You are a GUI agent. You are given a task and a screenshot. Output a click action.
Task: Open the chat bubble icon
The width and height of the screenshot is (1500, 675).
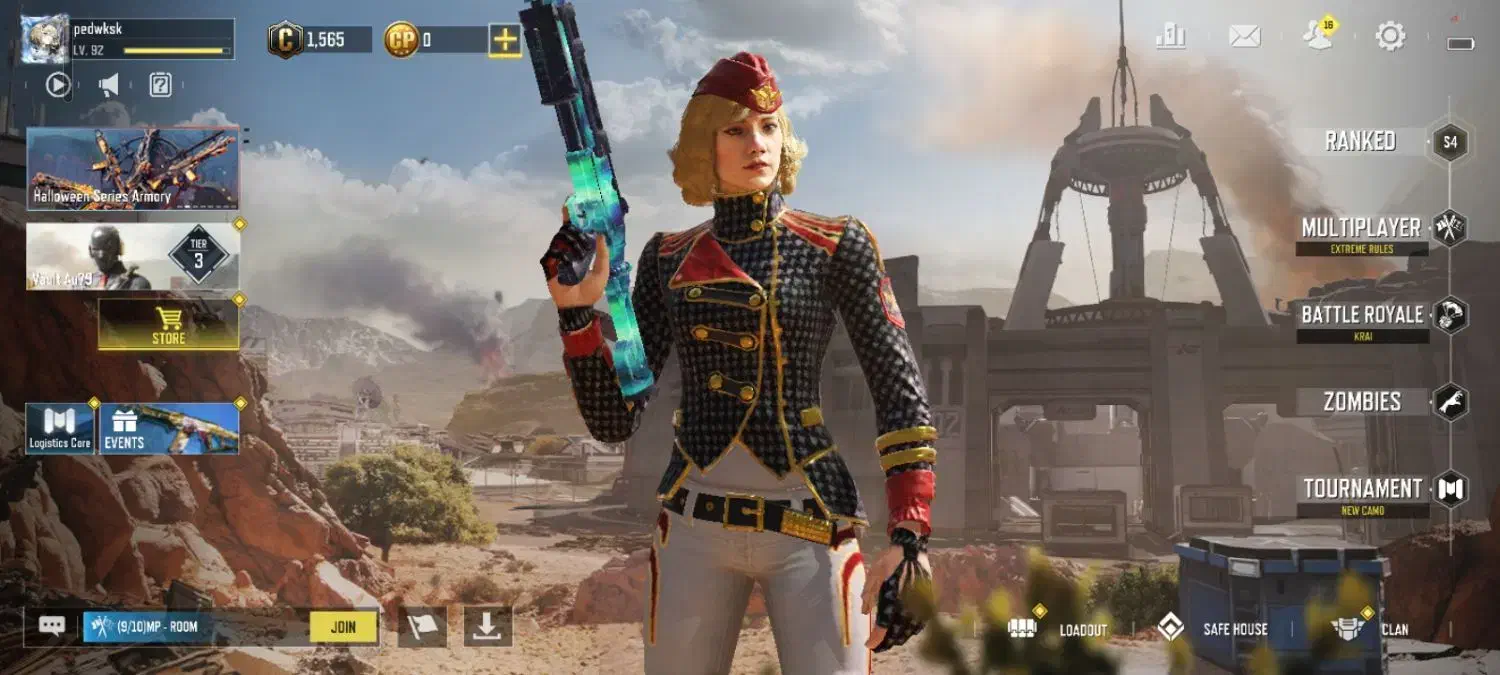[52, 626]
